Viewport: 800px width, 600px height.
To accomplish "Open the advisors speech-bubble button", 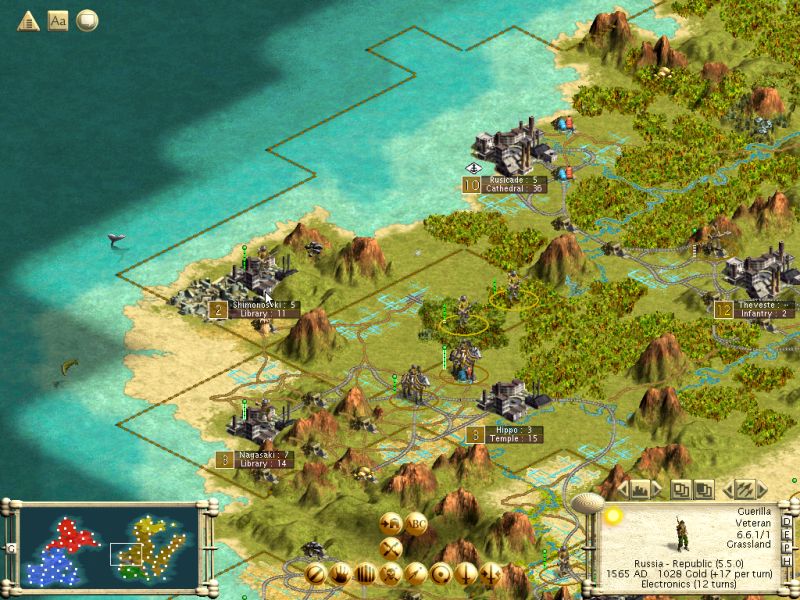I will (x=88, y=20).
